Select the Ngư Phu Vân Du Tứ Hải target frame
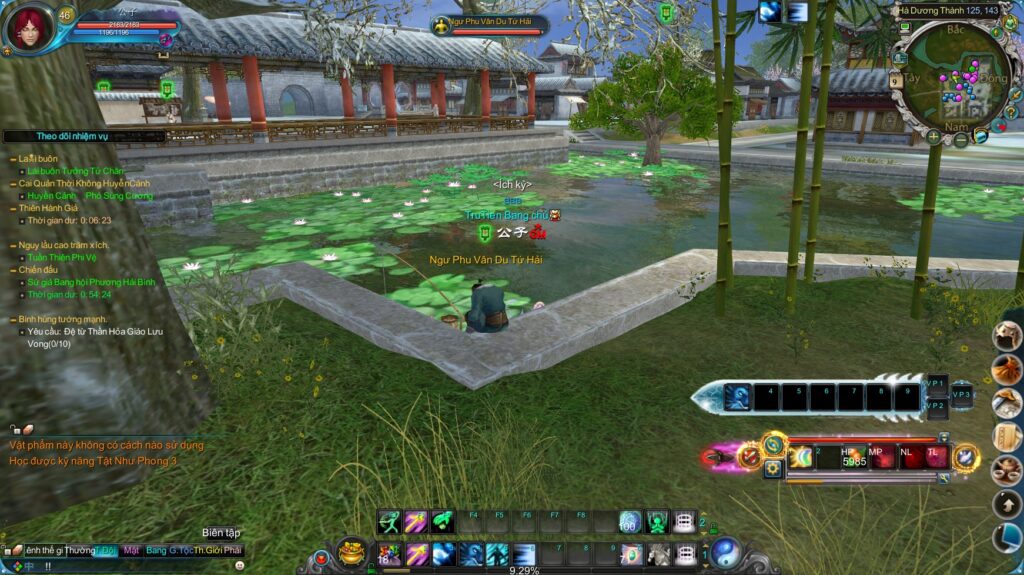The width and height of the screenshot is (1024, 575). pyautogui.click(x=492, y=25)
